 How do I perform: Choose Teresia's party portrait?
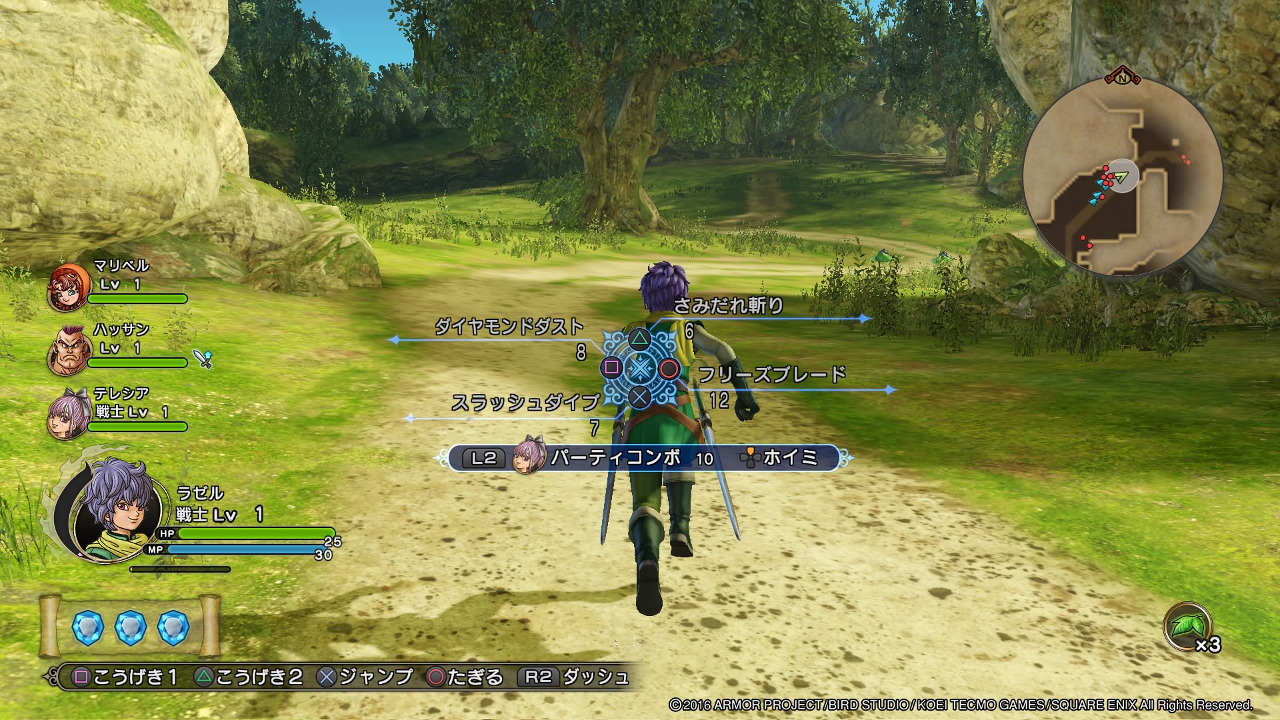click(x=68, y=414)
